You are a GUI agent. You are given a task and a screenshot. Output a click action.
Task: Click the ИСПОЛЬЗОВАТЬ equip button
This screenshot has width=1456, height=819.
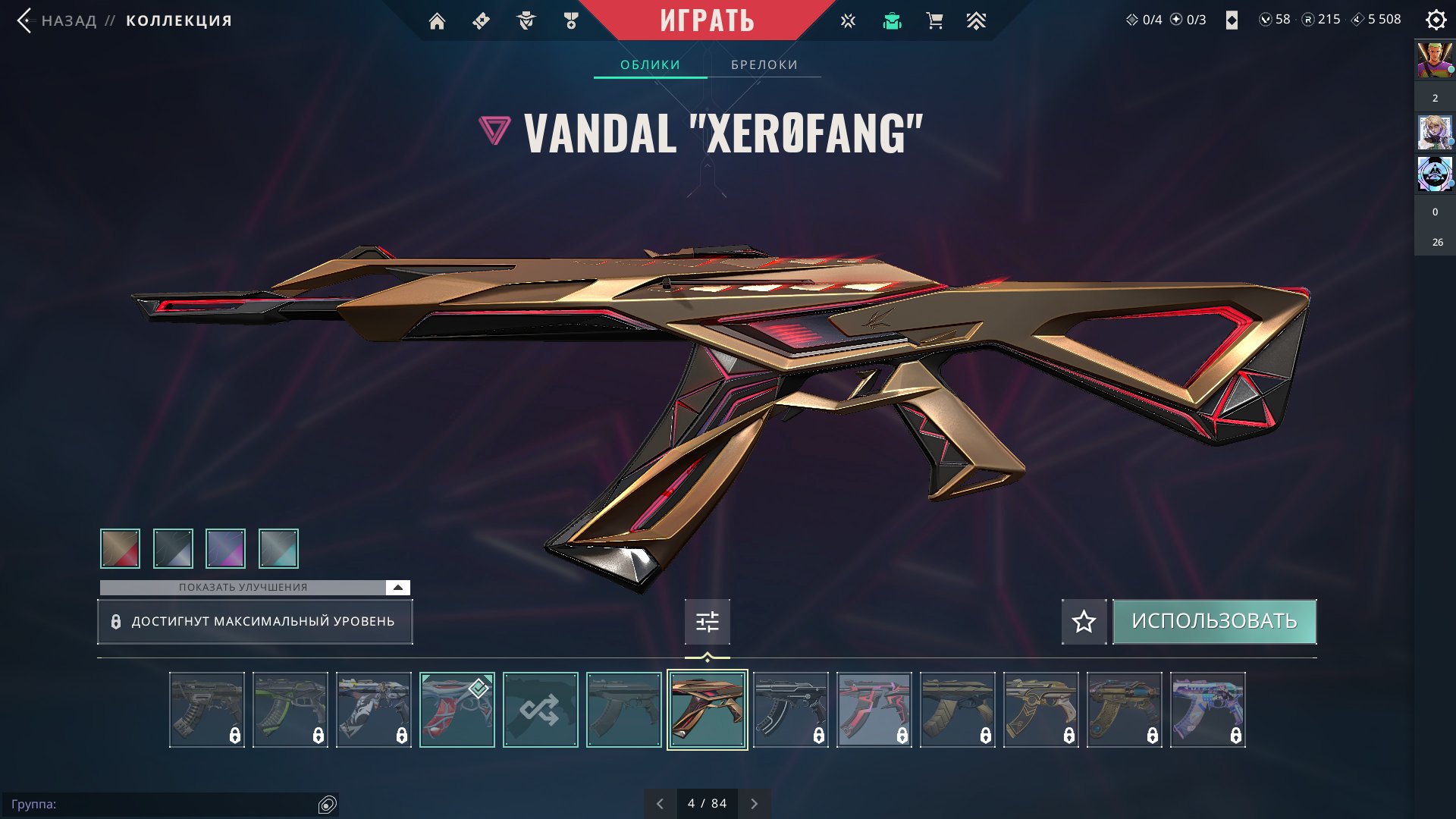click(x=1214, y=621)
